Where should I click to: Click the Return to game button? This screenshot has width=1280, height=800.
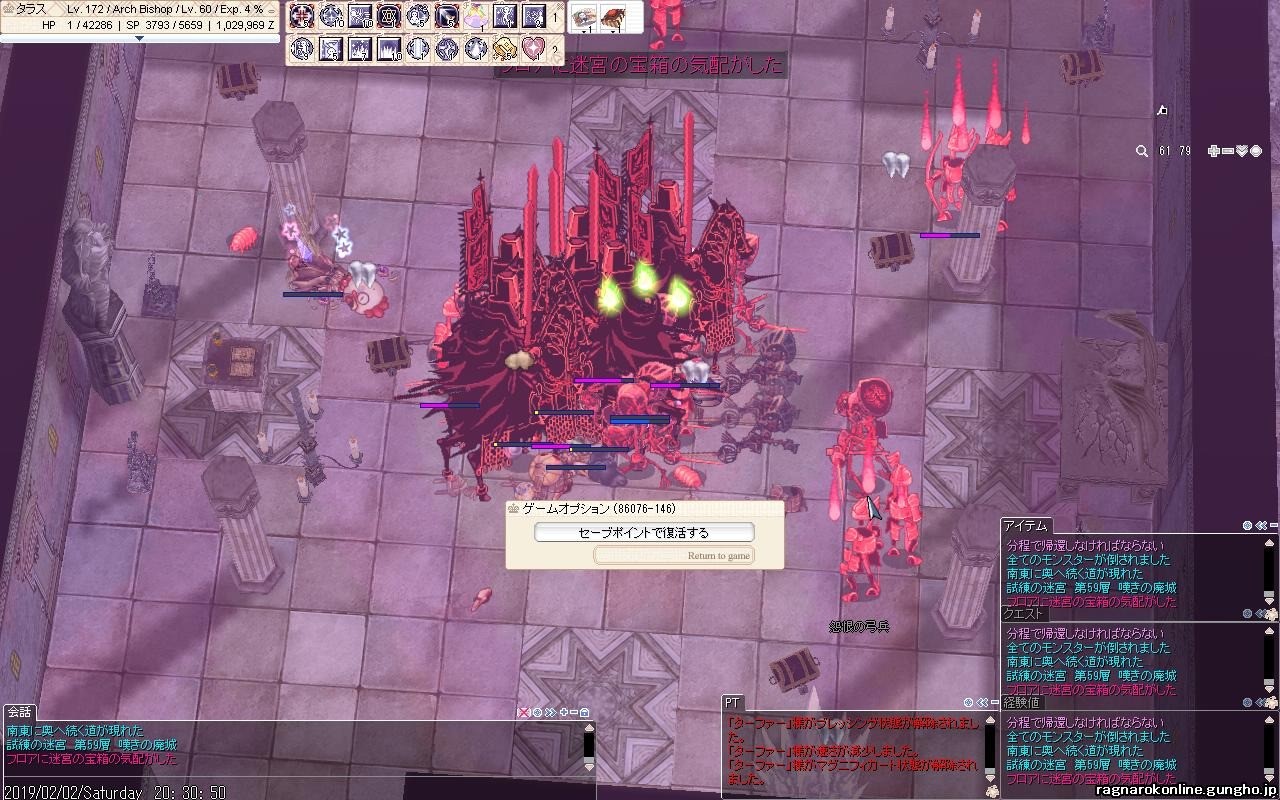point(673,556)
